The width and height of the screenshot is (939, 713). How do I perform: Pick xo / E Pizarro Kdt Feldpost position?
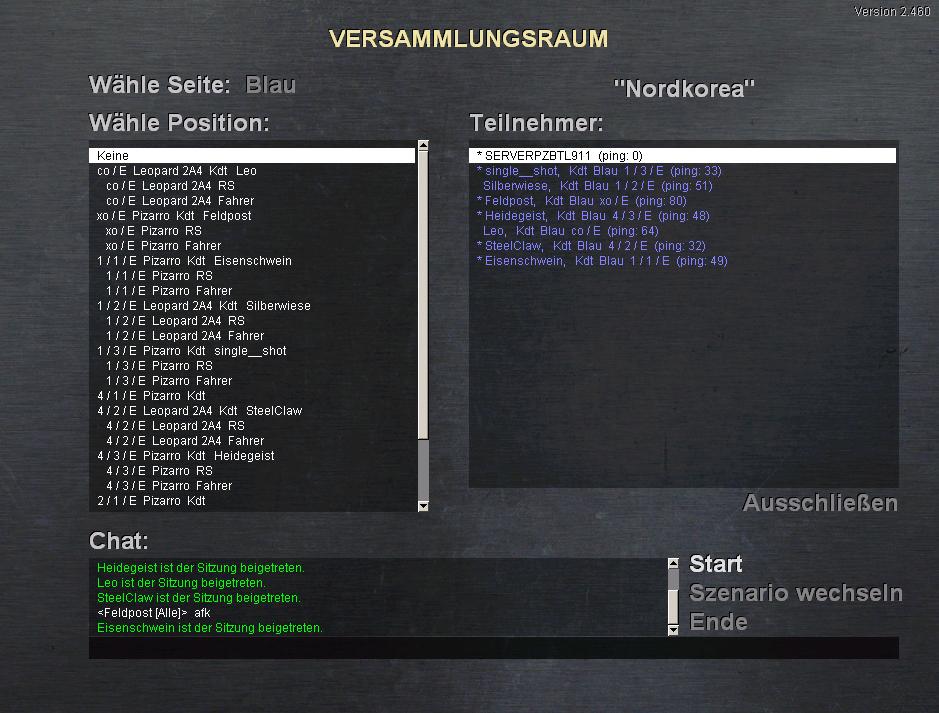pos(174,216)
